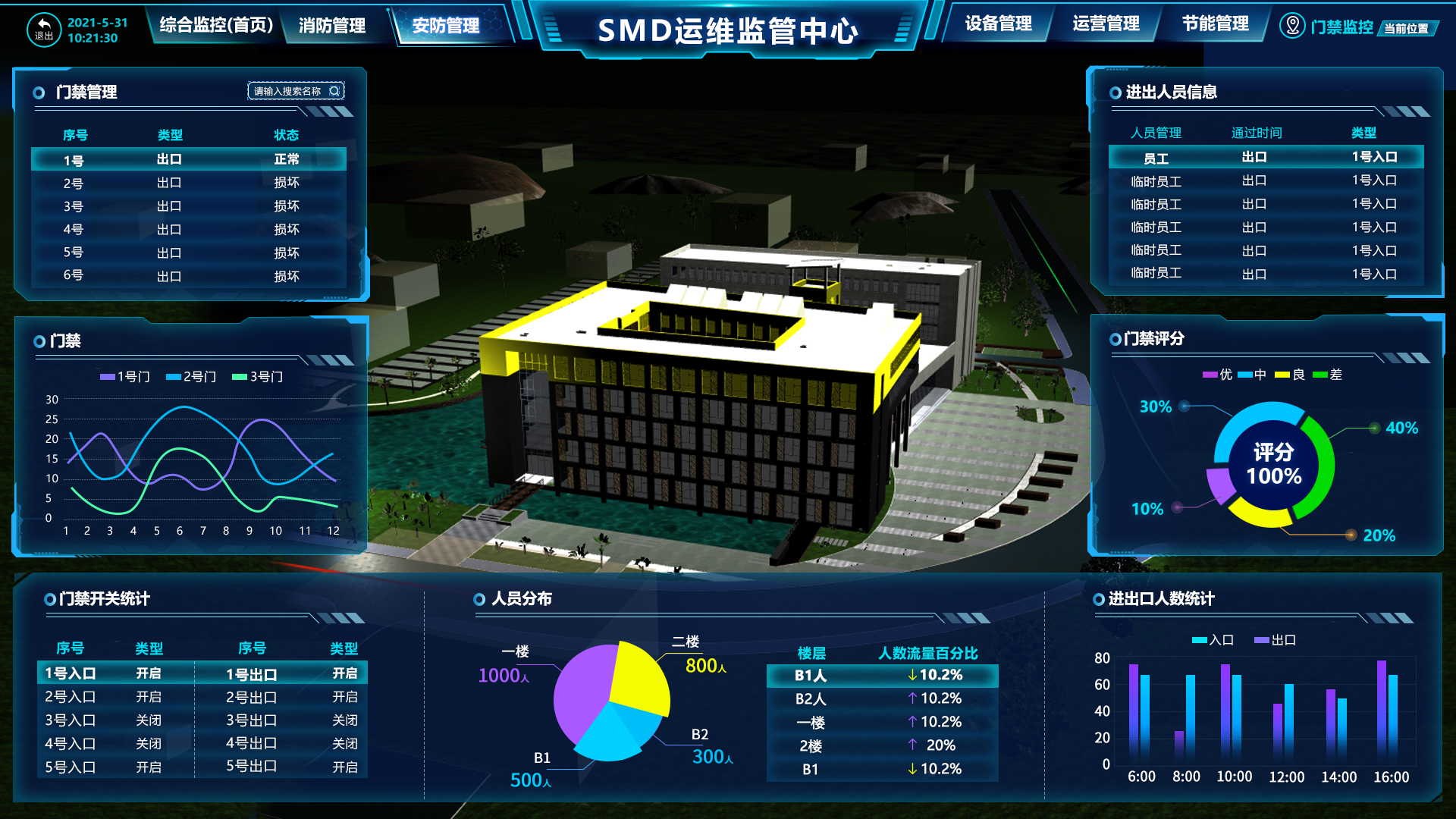Click the magnifier icon in the door search box

click(335, 90)
